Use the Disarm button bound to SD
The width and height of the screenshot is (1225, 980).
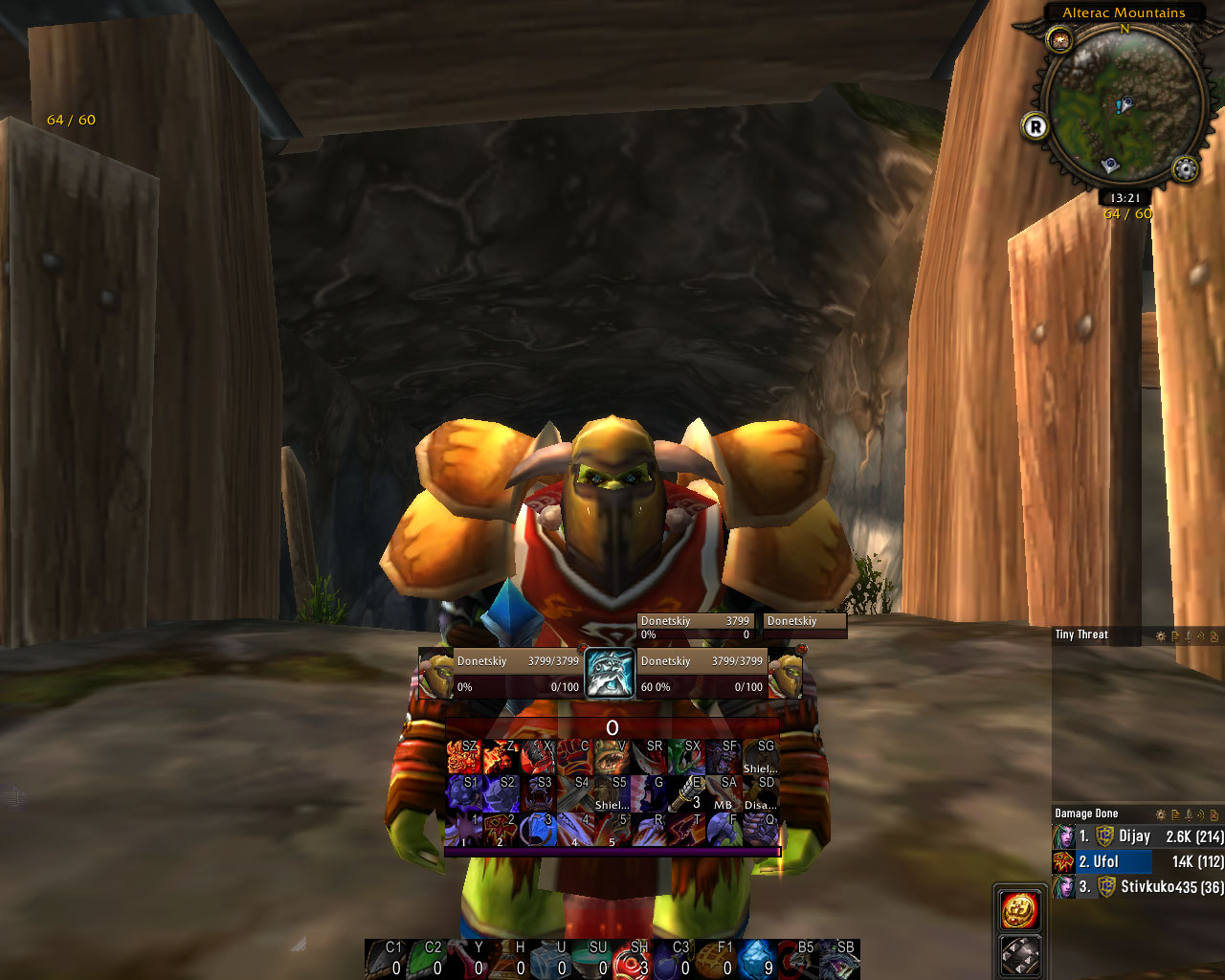coord(760,794)
